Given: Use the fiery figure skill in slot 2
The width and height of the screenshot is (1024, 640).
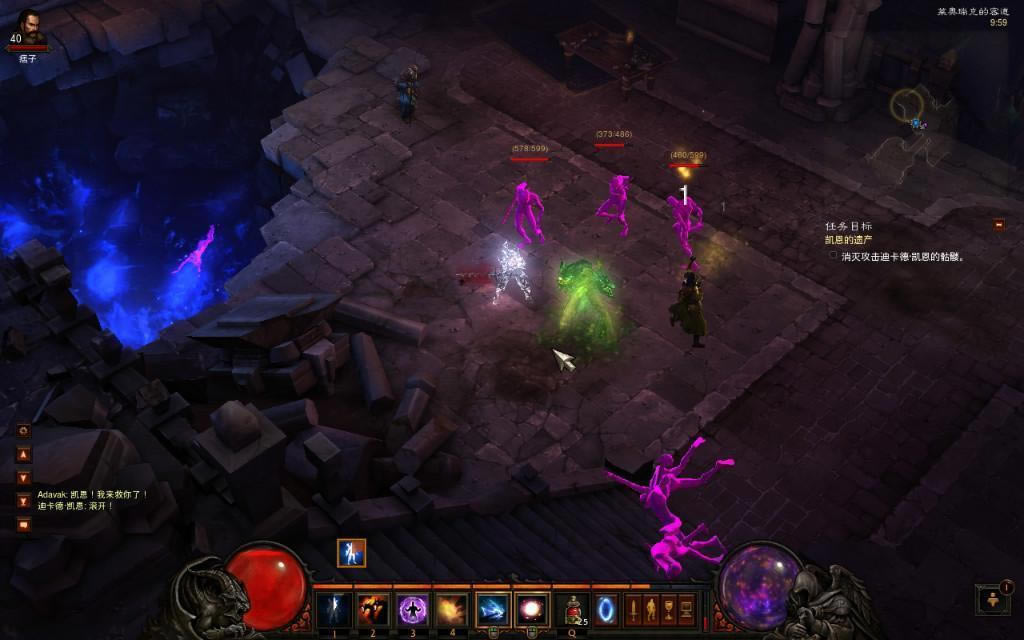Looking at the screenshot, I should (373, 609).
